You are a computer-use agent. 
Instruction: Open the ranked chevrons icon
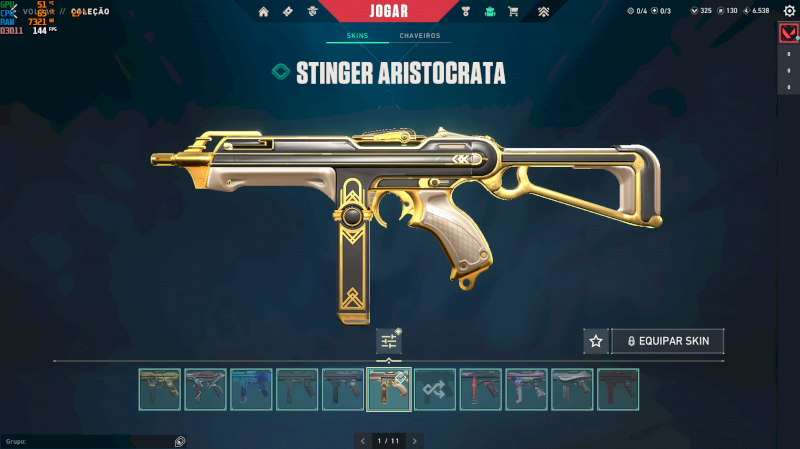click(543, 12)
